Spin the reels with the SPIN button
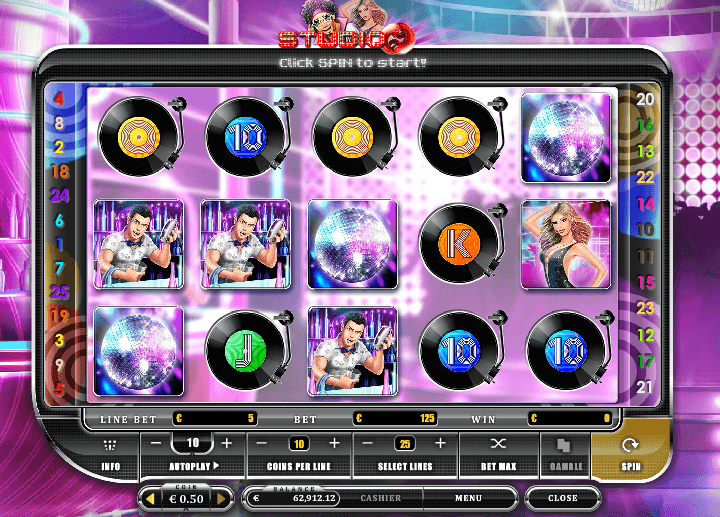The width and height of the screenshot is (720, 517). [629, 455]
